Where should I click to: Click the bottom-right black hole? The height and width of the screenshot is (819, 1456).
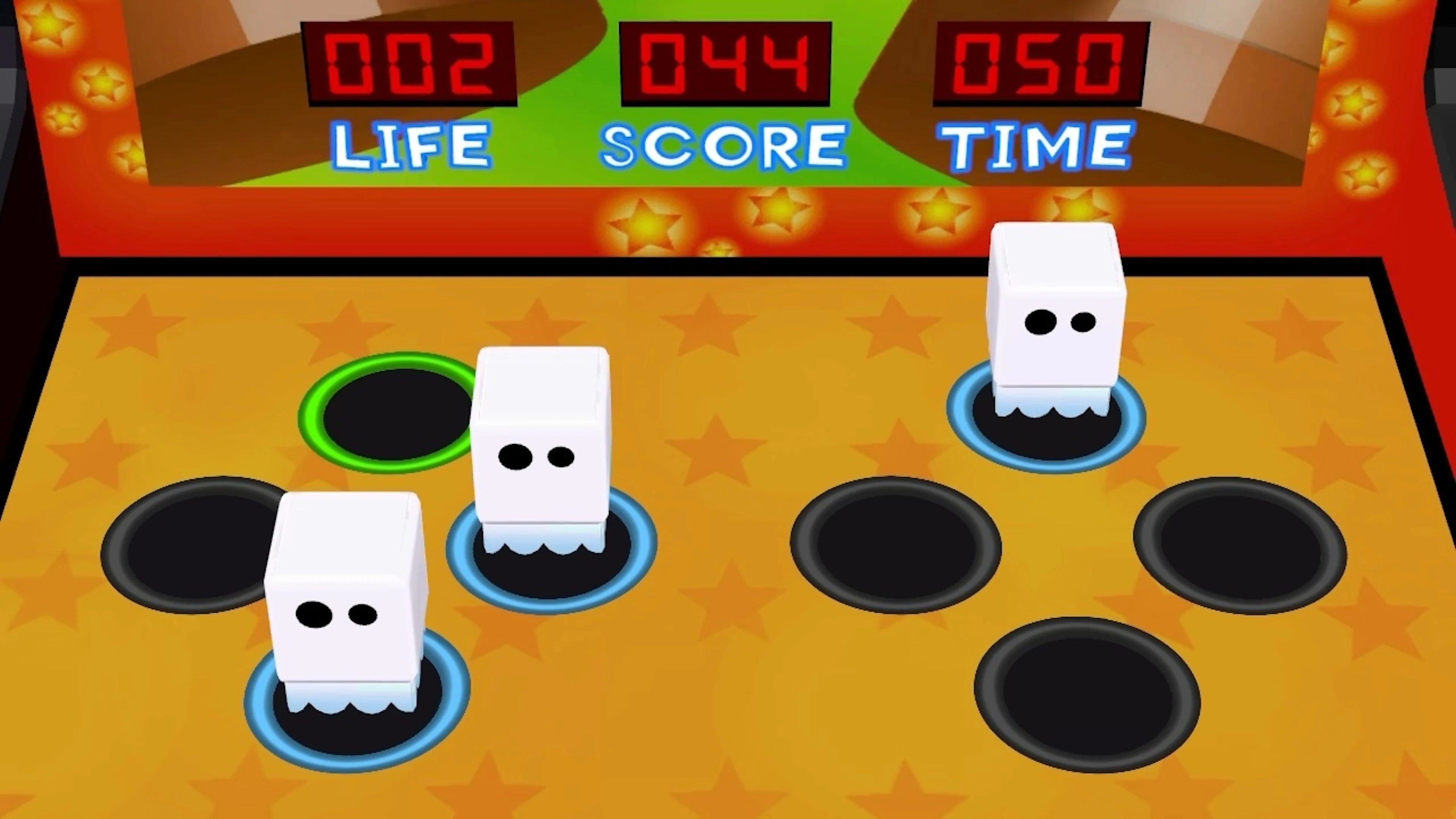click(1085, 695)
